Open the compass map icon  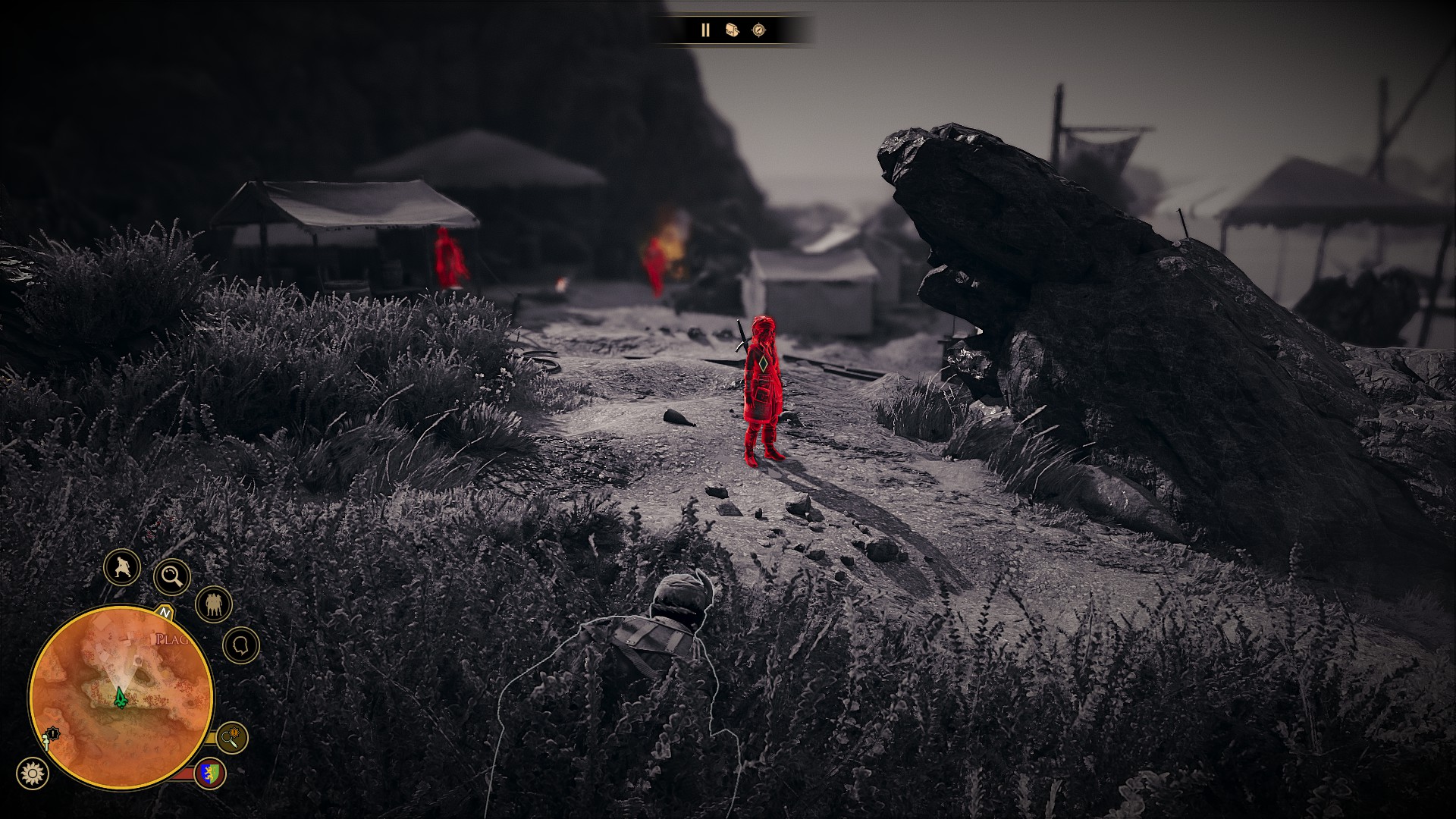(758, 30)
